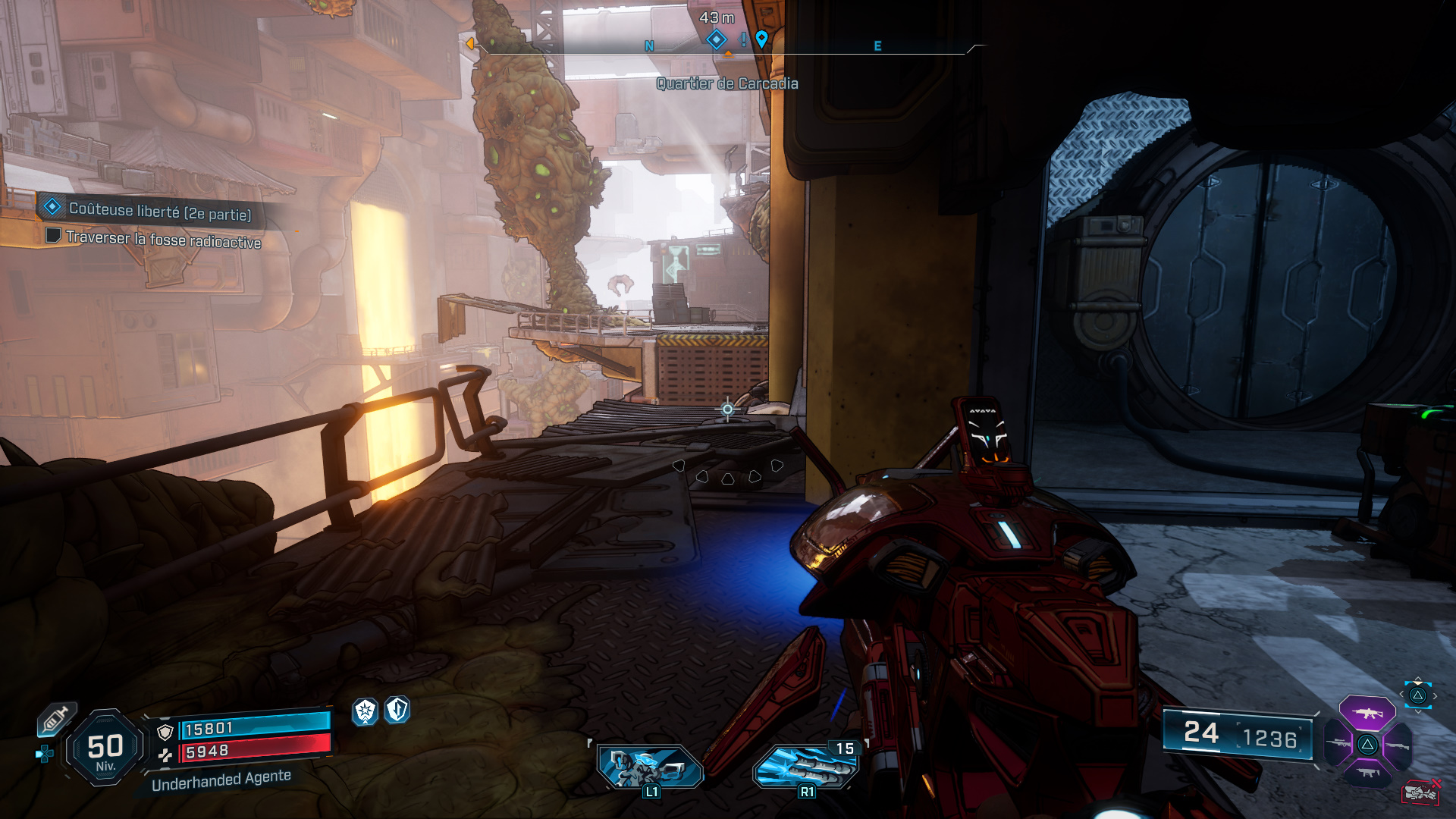This screenshot has width=1456, height=819.
Task: Select the SMG slot at the wheel's bottom
Action: [x=1367, y=772]
